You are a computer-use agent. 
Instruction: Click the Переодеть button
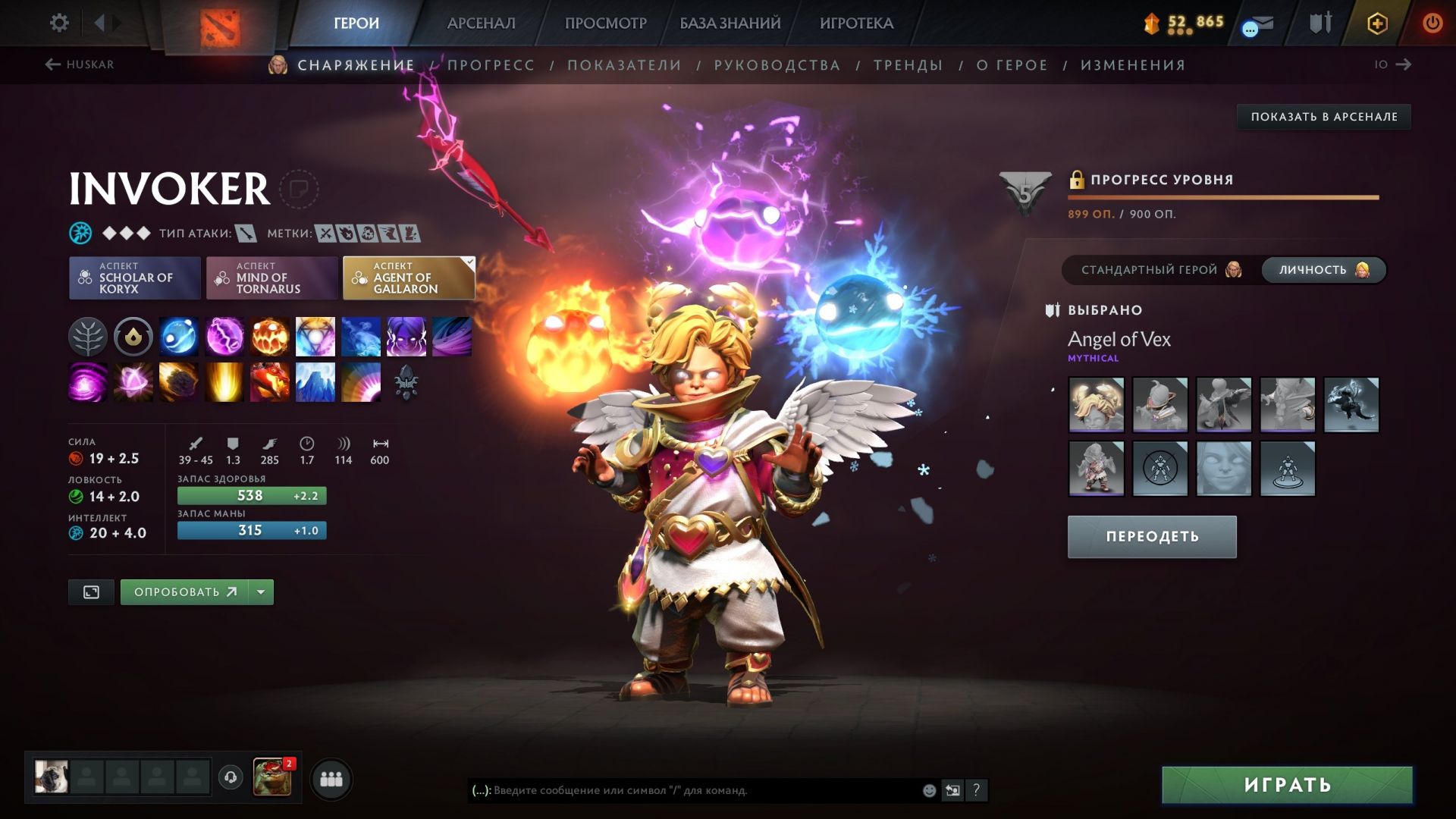point(1152,537)
